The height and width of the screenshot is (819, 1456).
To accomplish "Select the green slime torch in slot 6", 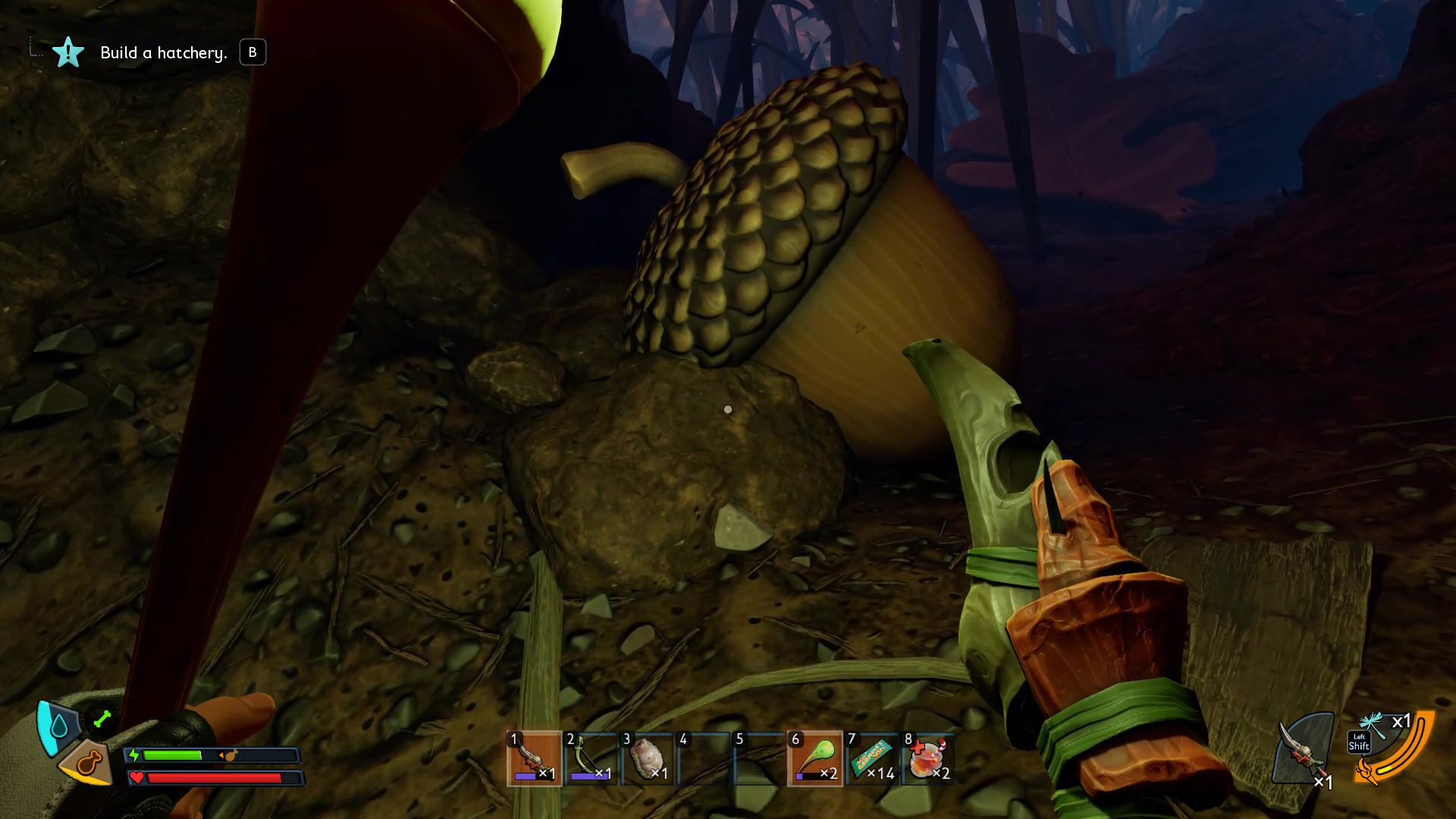I will tap(815, 758).
